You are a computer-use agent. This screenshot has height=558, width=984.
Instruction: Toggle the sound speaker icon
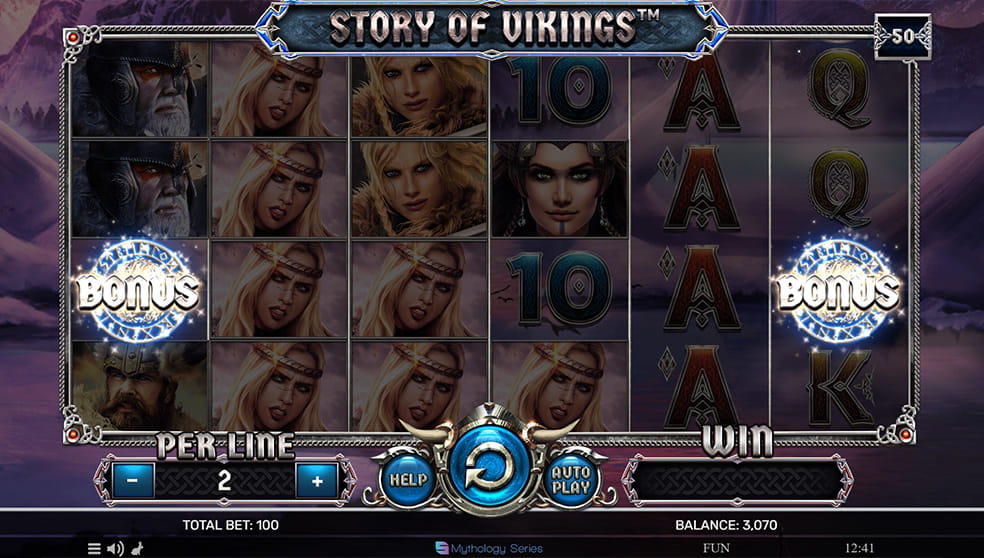[114, 548]
